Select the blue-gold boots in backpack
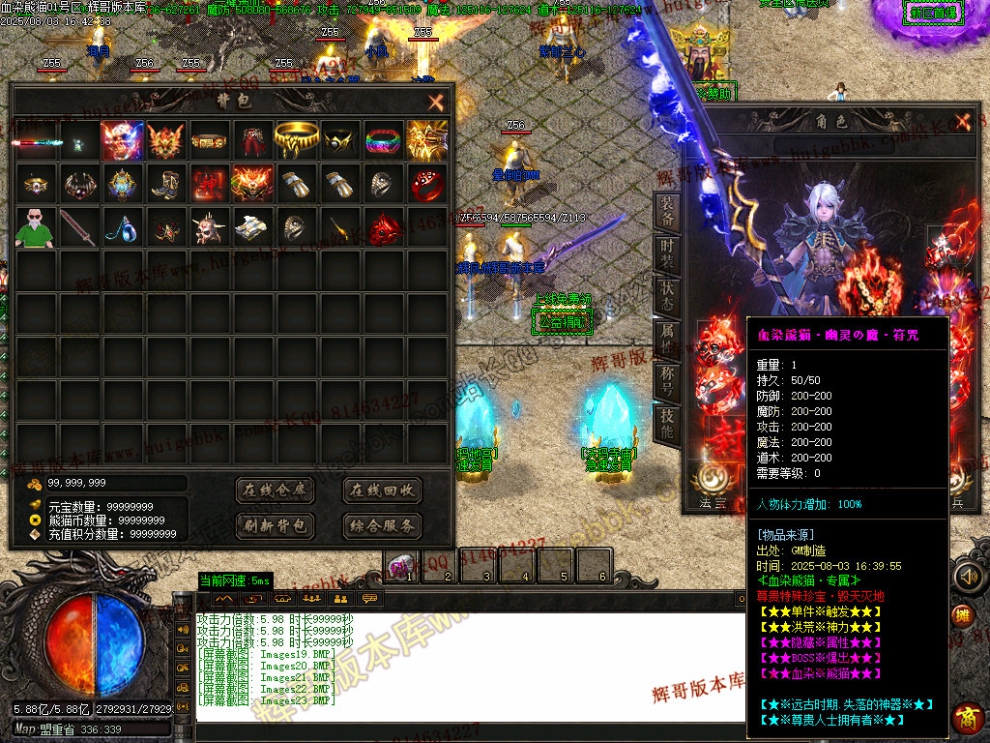 [x=165, y=184]
